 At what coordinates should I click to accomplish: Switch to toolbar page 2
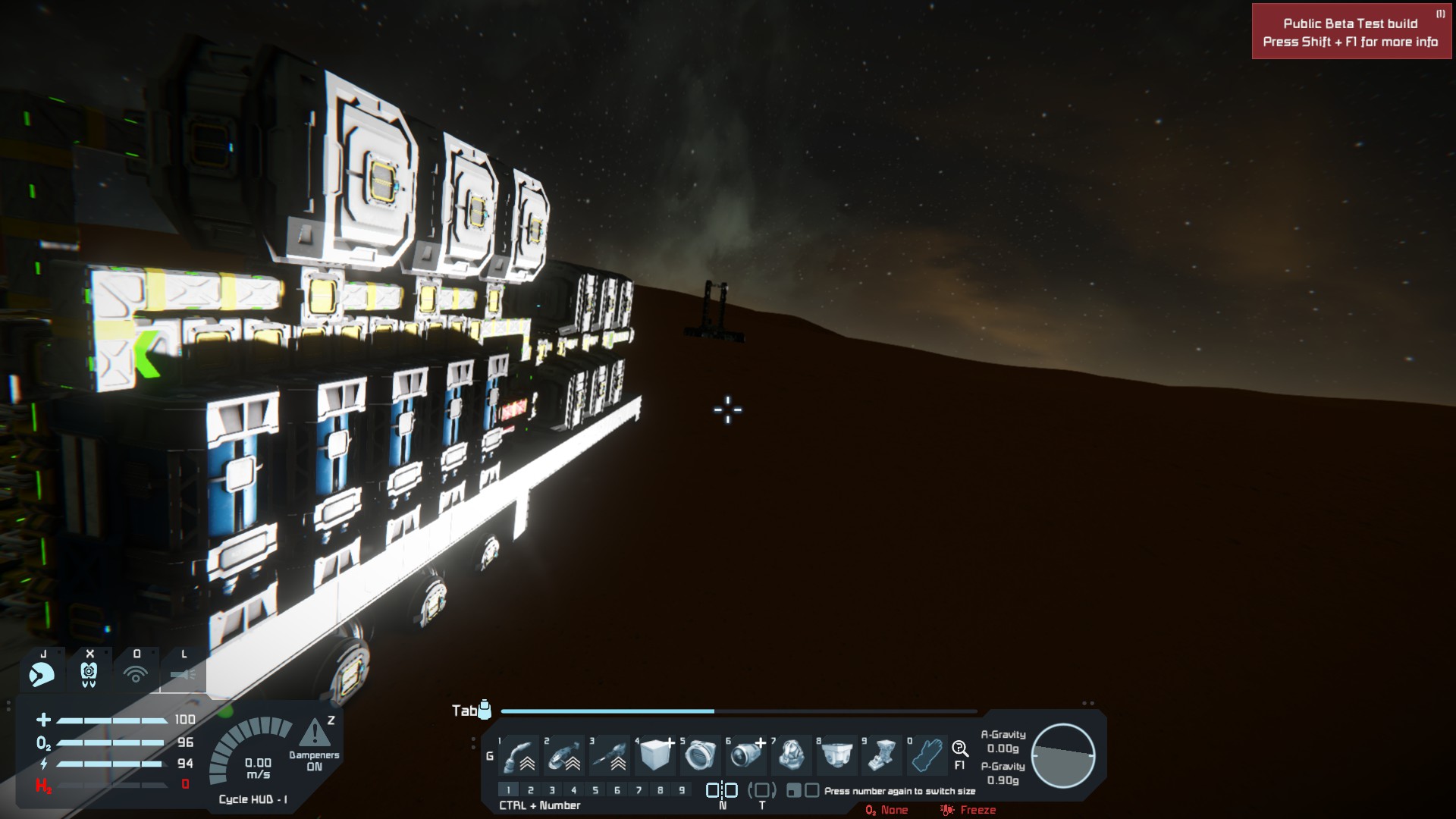pyautogui.click(x=530, y=790)
